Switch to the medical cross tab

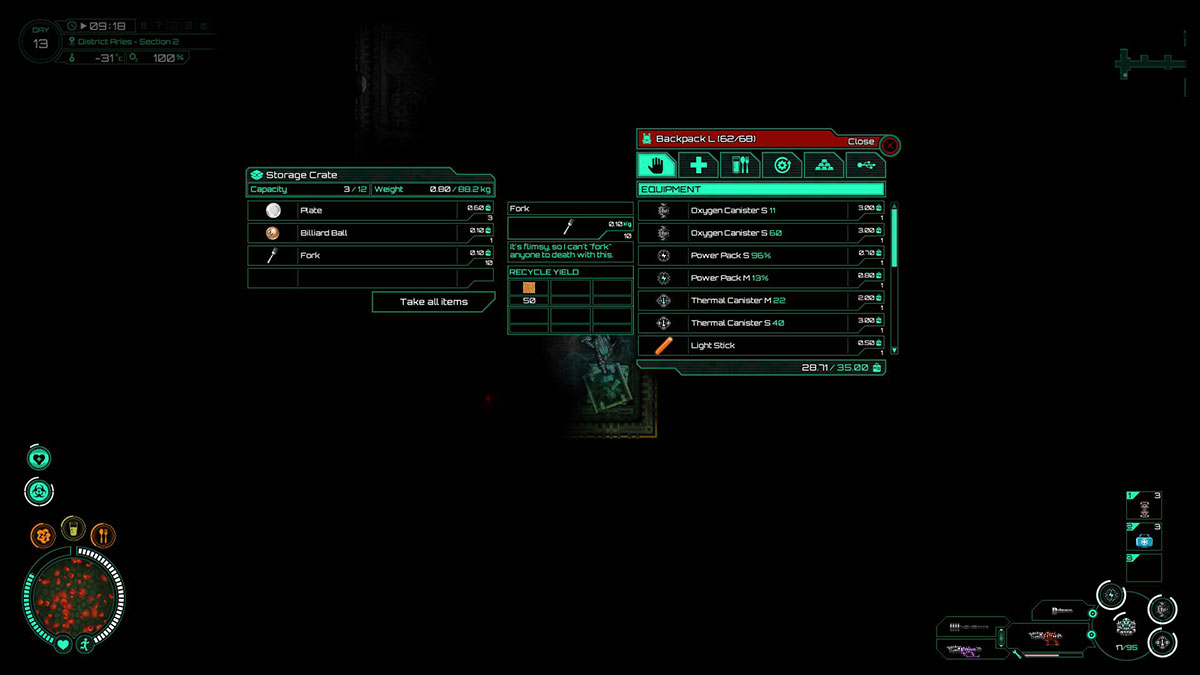point(698,166)
